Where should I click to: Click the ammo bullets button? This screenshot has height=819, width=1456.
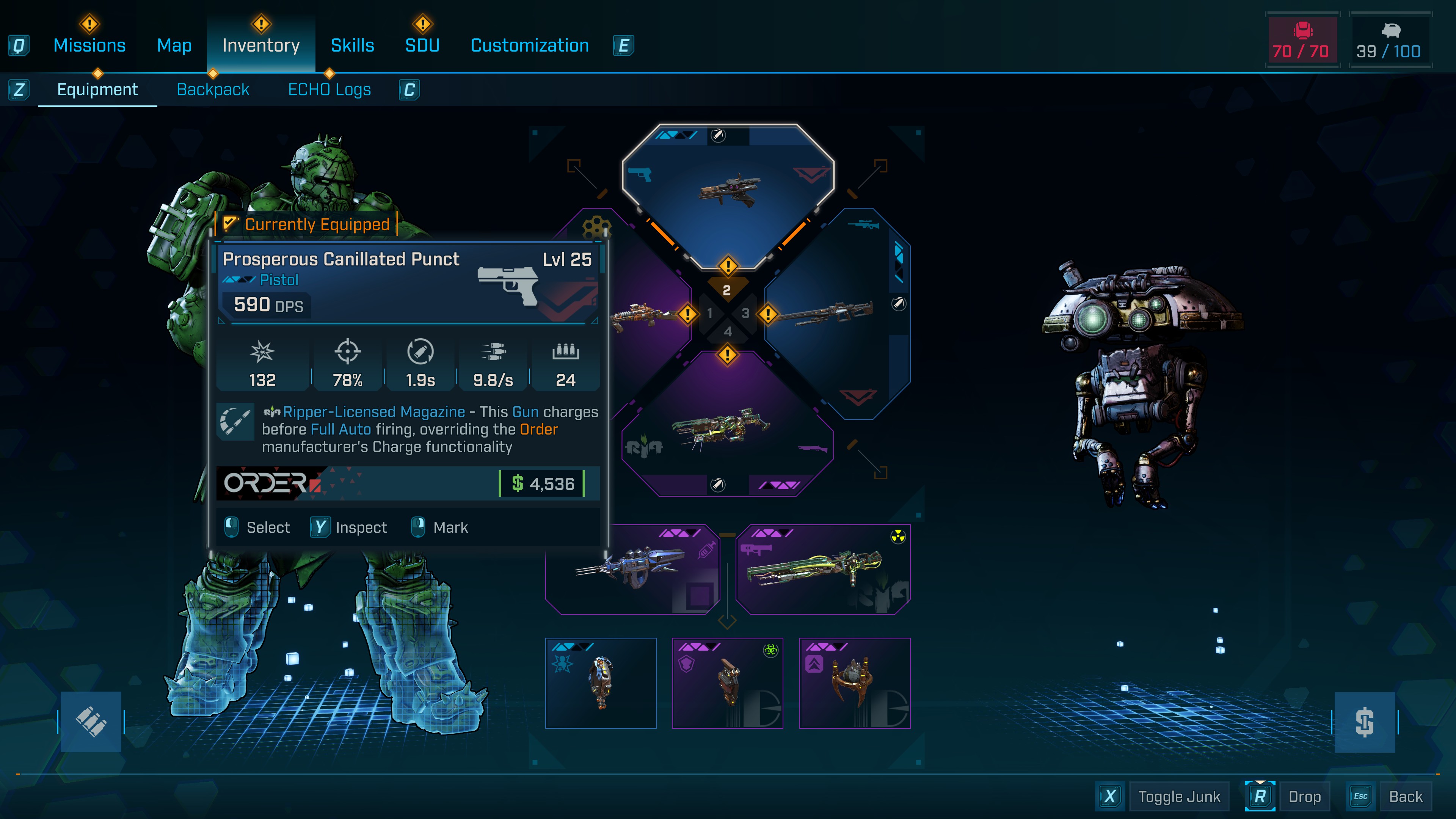pos(91,722)
